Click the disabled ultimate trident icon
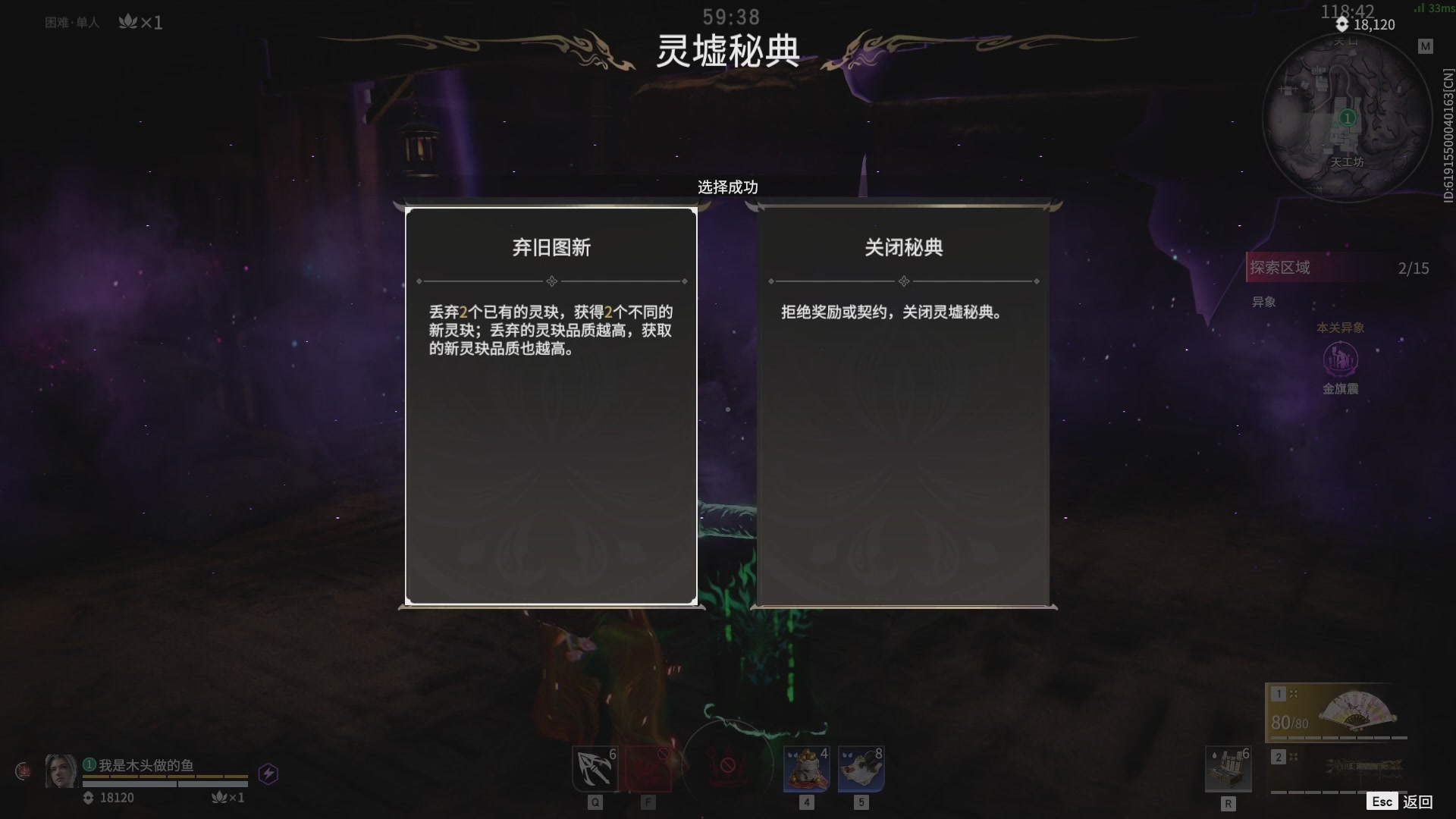 [x=726, y=766]
